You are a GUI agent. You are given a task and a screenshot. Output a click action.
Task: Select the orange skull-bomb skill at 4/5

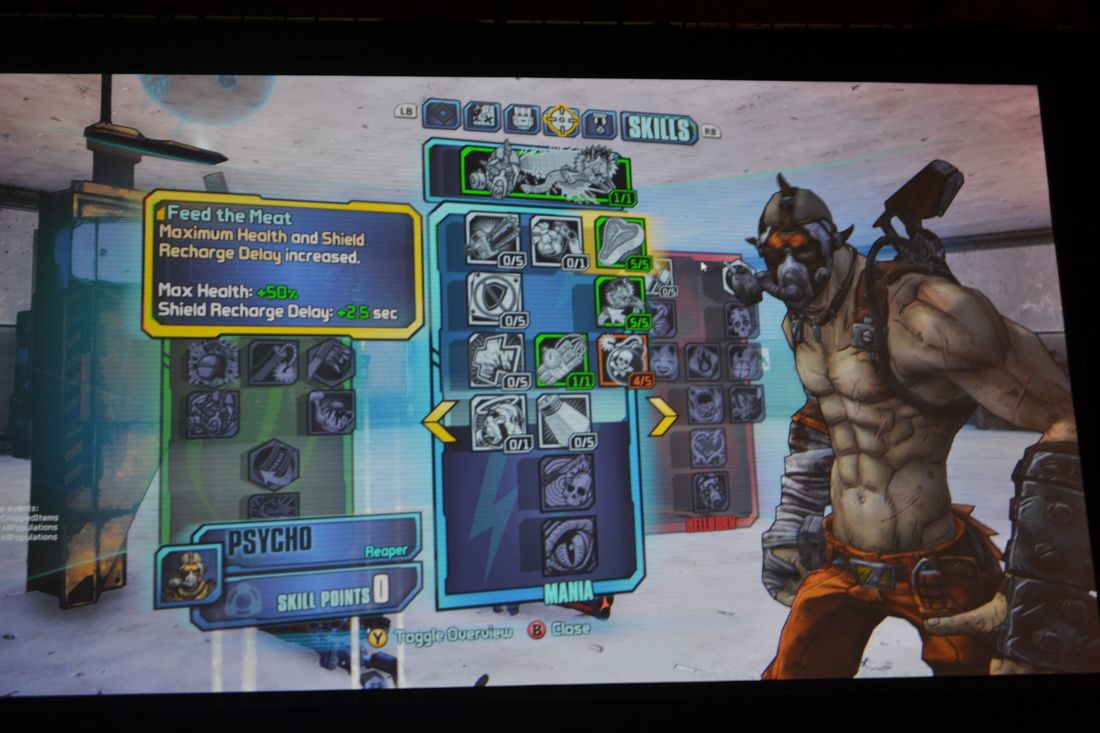click(621, 358)
